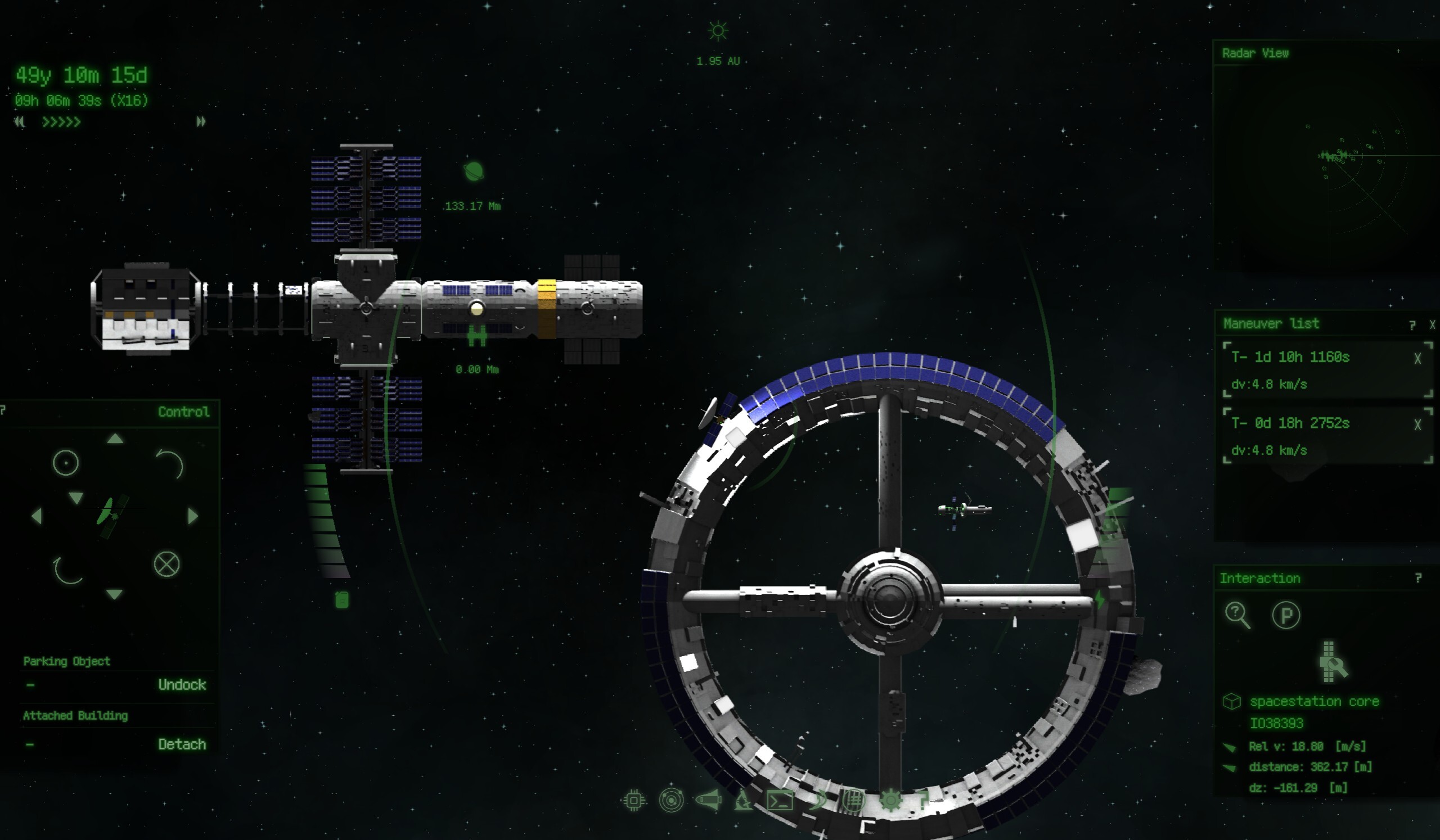Viewport: 1440px width, 840px height.
Task: Click the Radar View panel title
Action: (1255, 53)
